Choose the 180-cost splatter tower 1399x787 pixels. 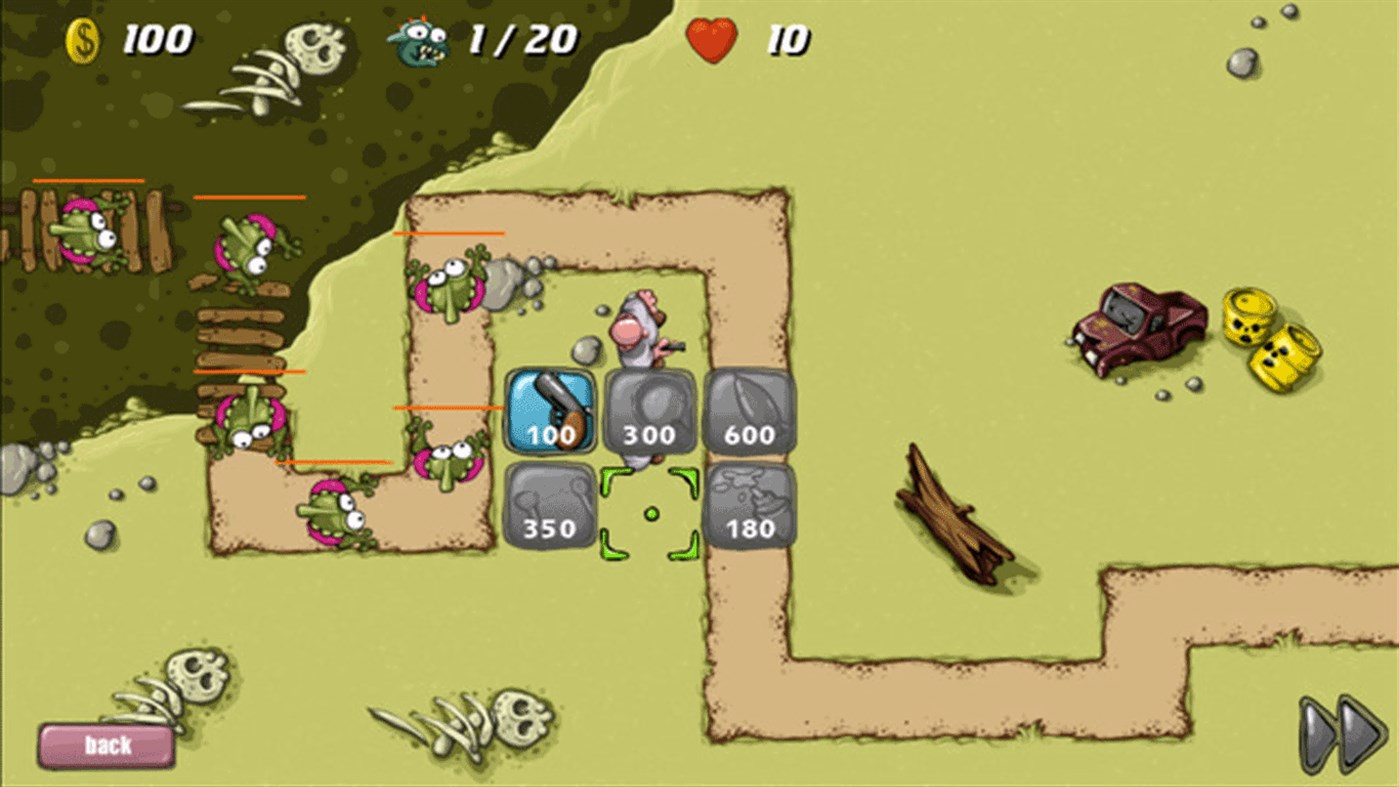[x=749, y=508]
